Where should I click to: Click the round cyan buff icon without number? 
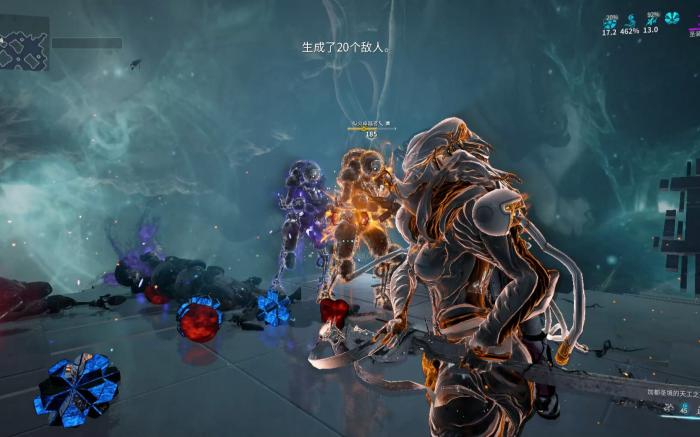(x=672, y=18)
